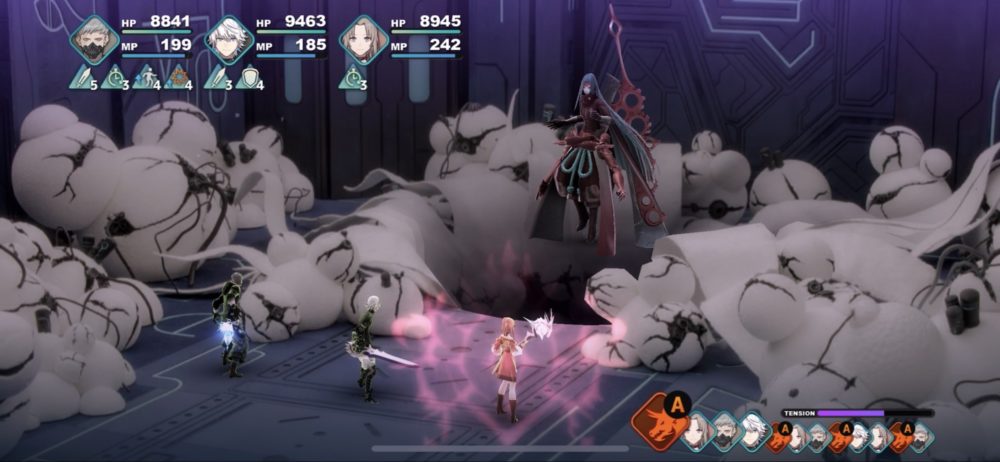Screen dimensions: 1000x462
Task: Inspect the brown-haired girl's clock status icon
Action: (x=352, y=77)
